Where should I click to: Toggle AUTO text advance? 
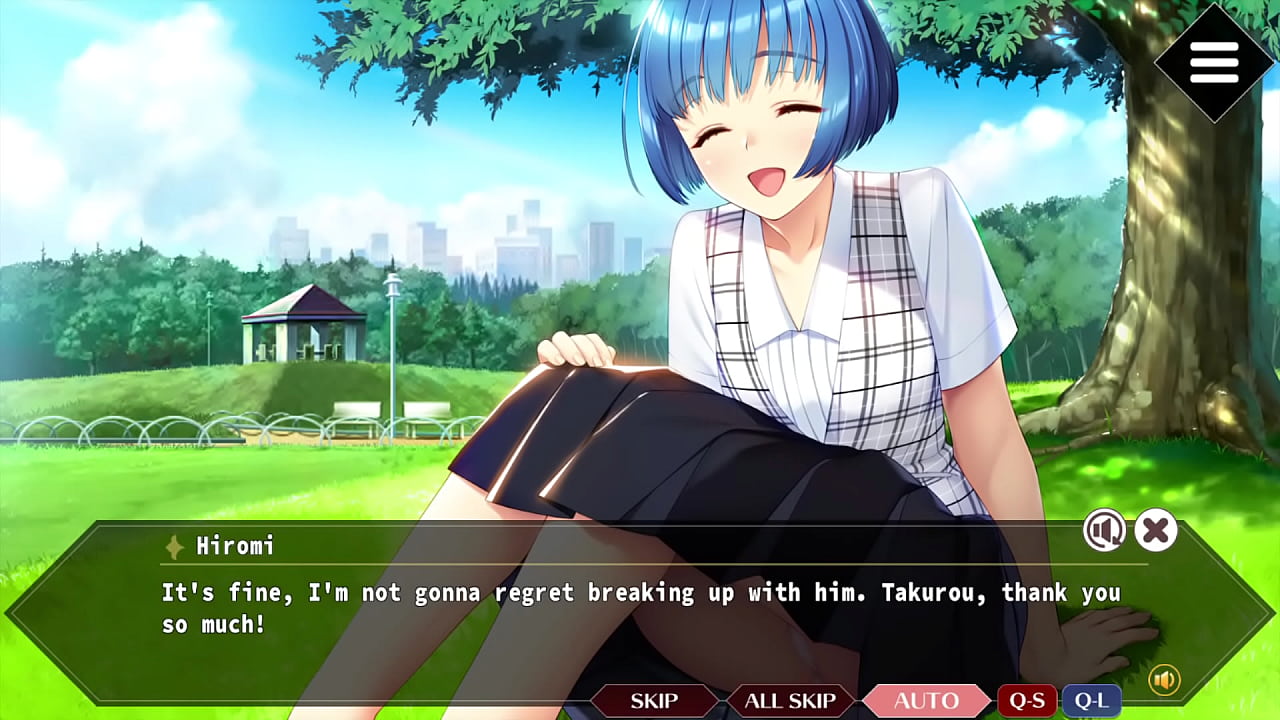(x=926, y=701)
